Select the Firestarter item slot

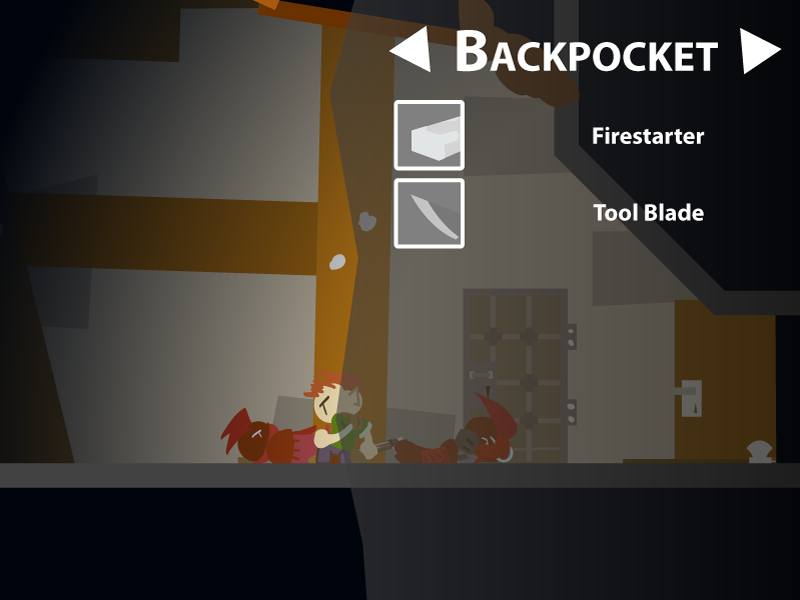(429, 135)
